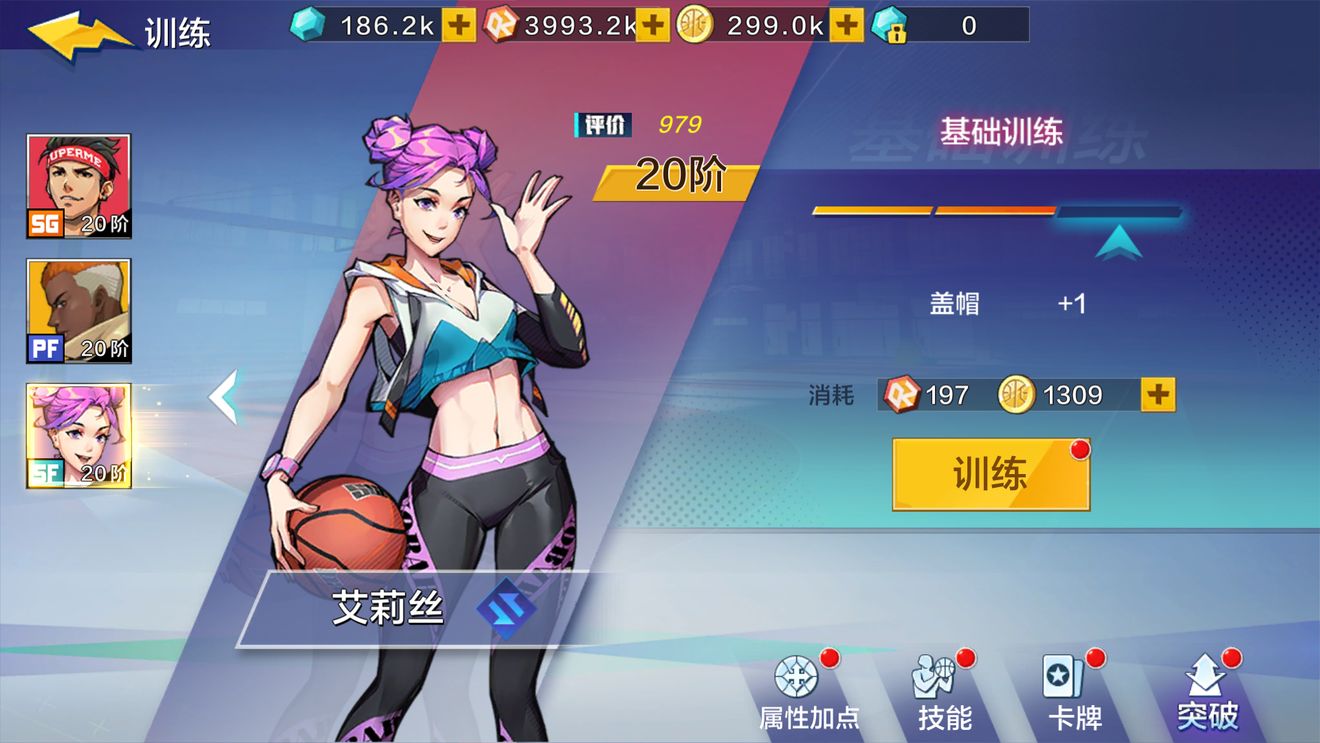The image size is (1320, 743).
Task: Add training cost resources via plus button
Action: [x=1158, y=395]
